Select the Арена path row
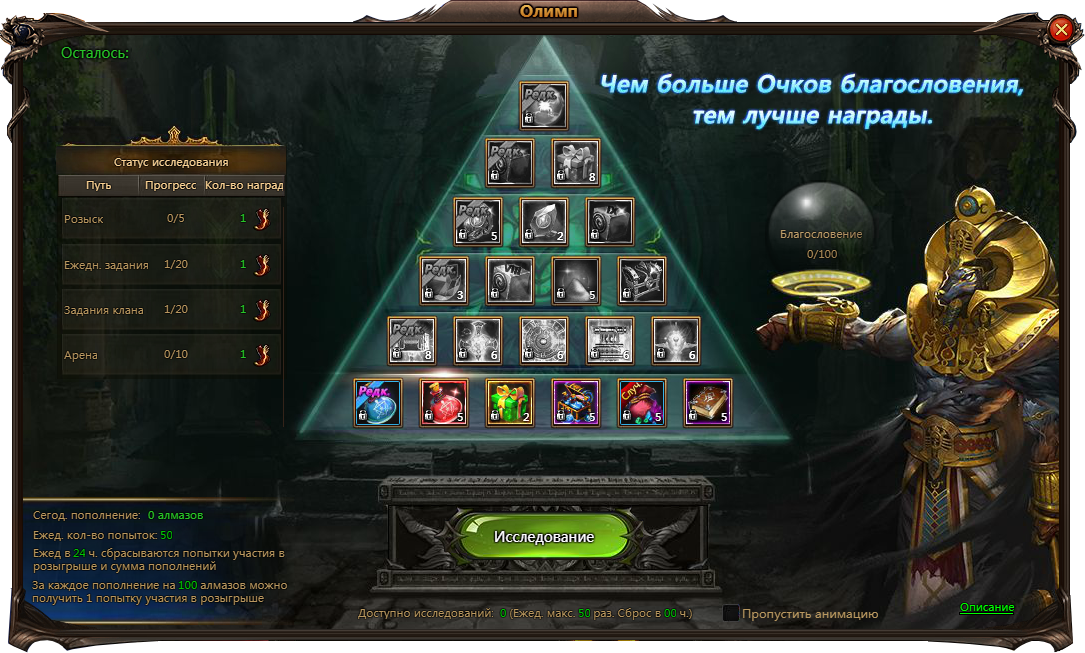Image resolution: width=1085 pixels, height=653 pixels. pyautogui.click(x=172, y=355)
